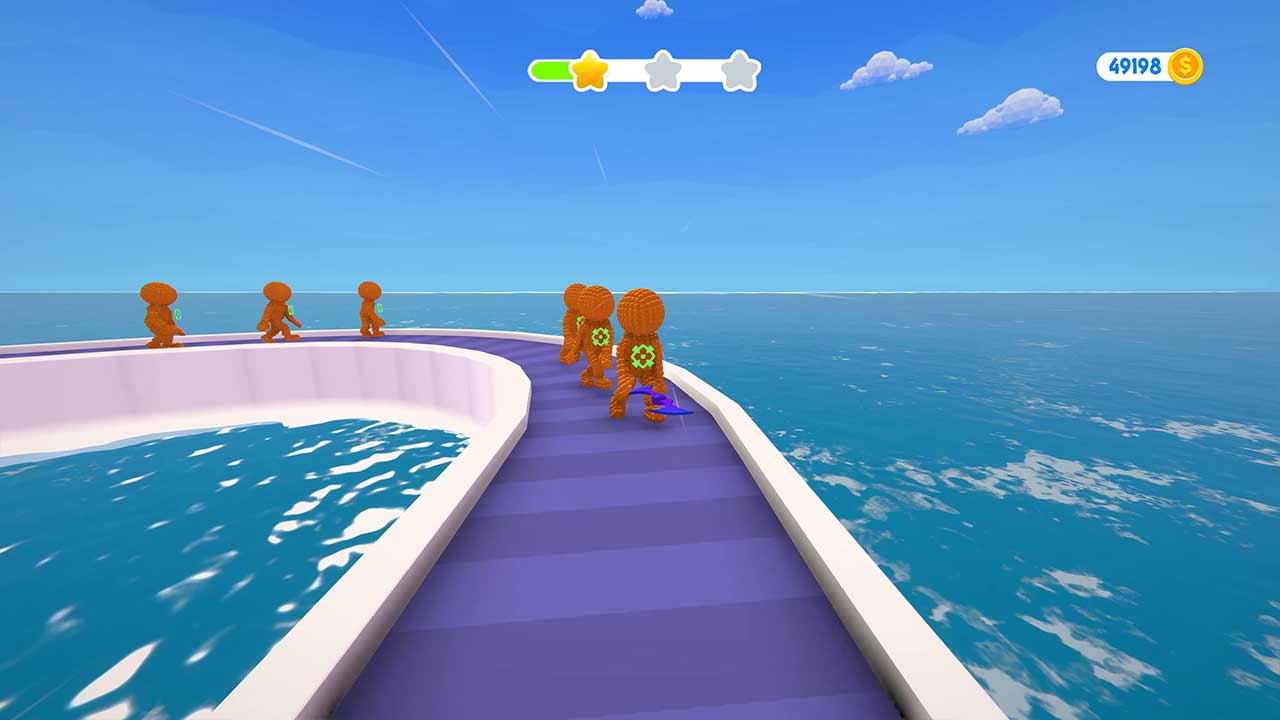Screen dimensions: 1280x720
Task: Select the lead gingerbread character on the ramp
Action: point(644,340)
